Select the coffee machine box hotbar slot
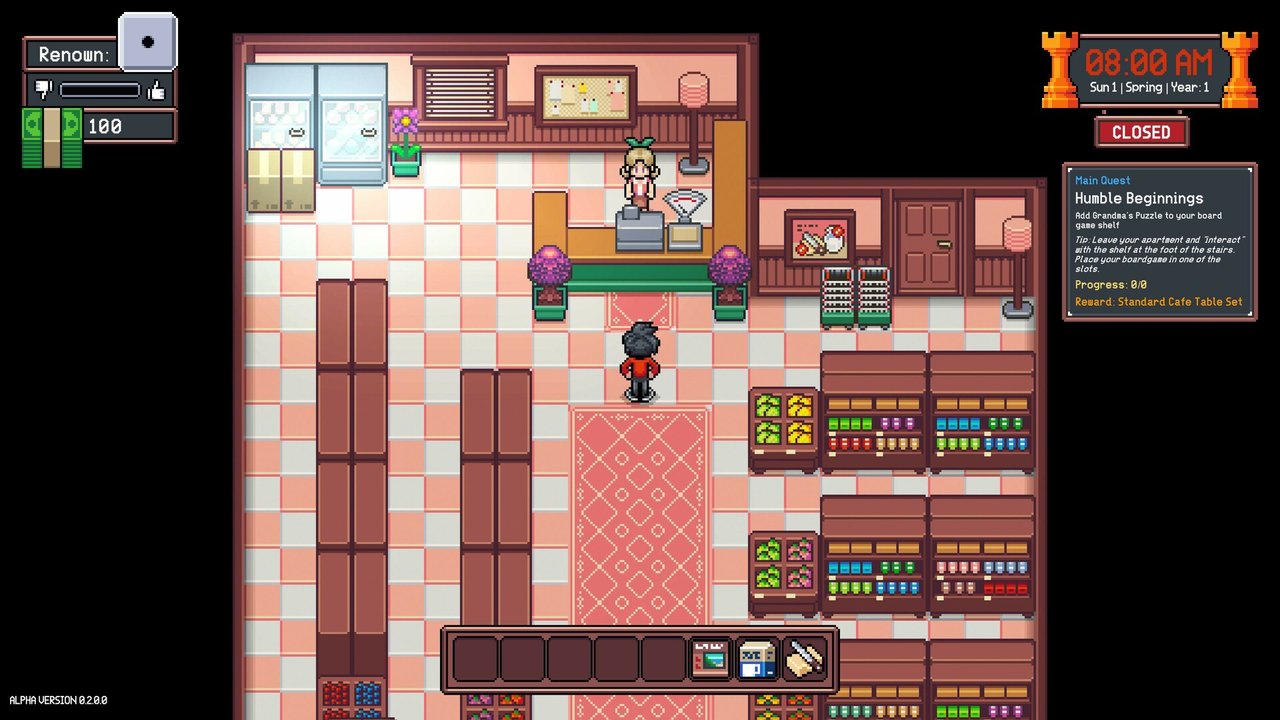This screenshot has height=720, width=1280. click(x=757, y=659)
